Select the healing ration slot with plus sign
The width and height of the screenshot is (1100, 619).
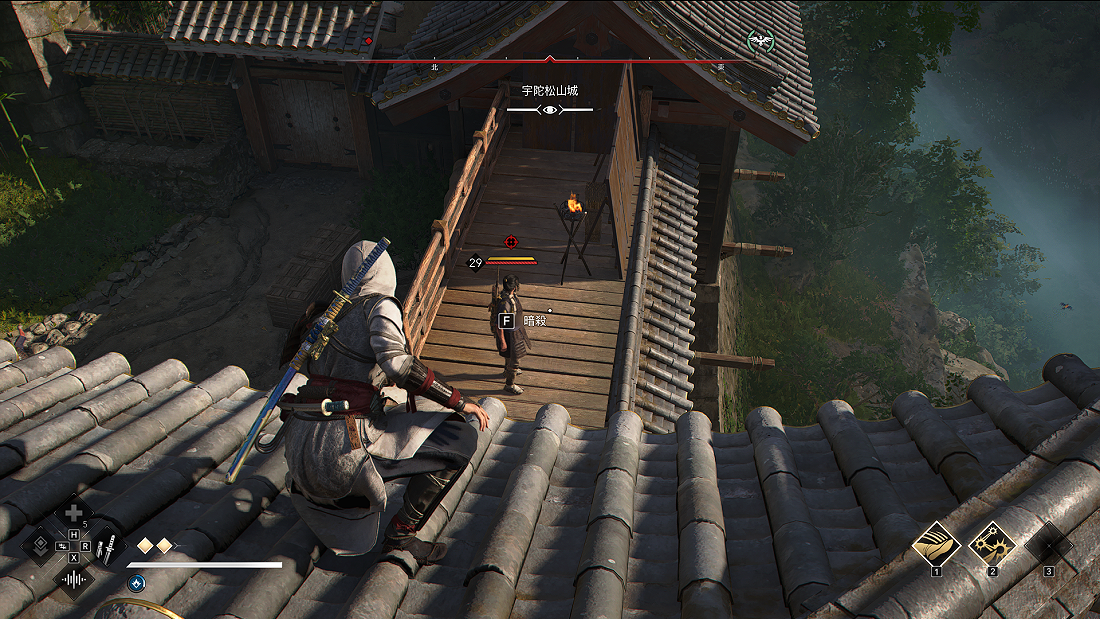[73, 515]
